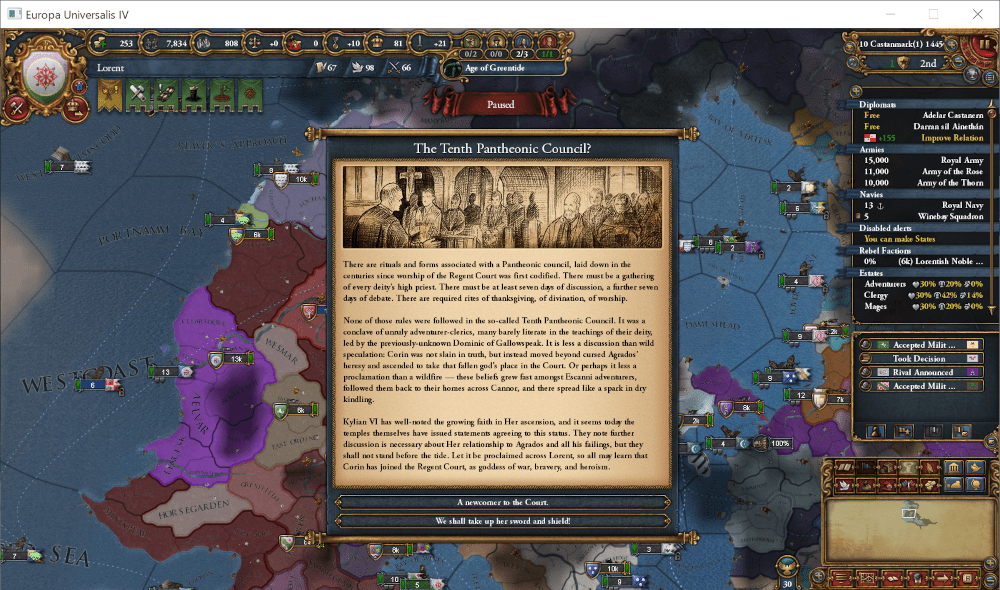Close the game window
The image size is (1000, 590).
[977, 14]
